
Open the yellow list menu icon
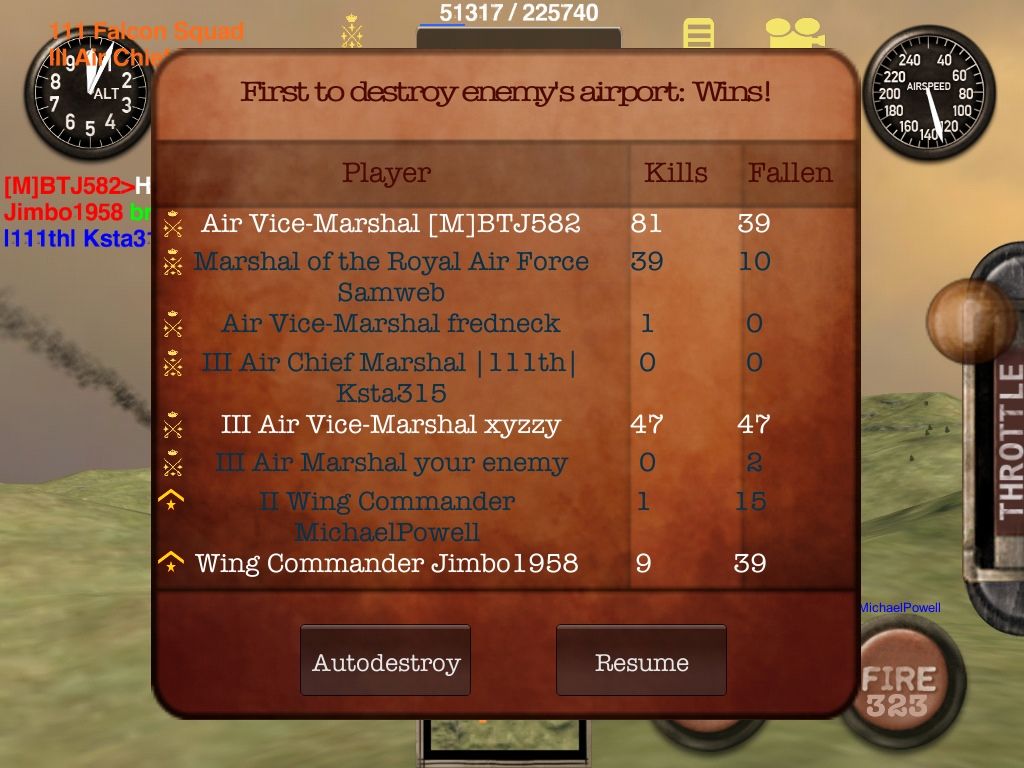(x=699, y=33)
